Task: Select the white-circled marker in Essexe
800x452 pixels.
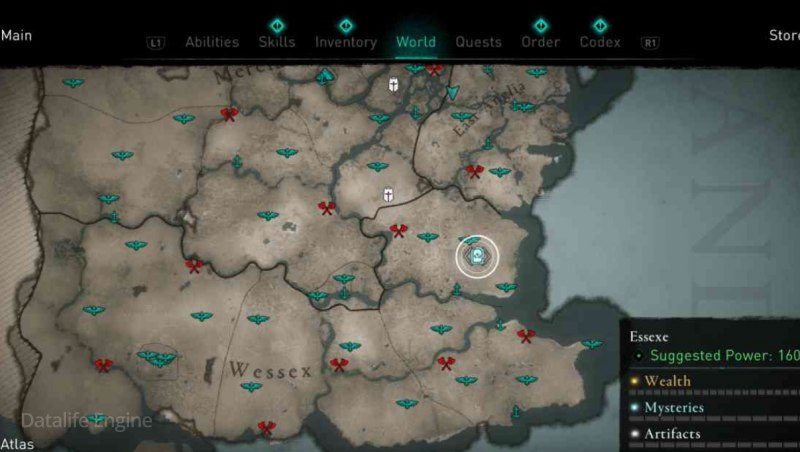Action: pyautogui.click(x=478, y=257)
